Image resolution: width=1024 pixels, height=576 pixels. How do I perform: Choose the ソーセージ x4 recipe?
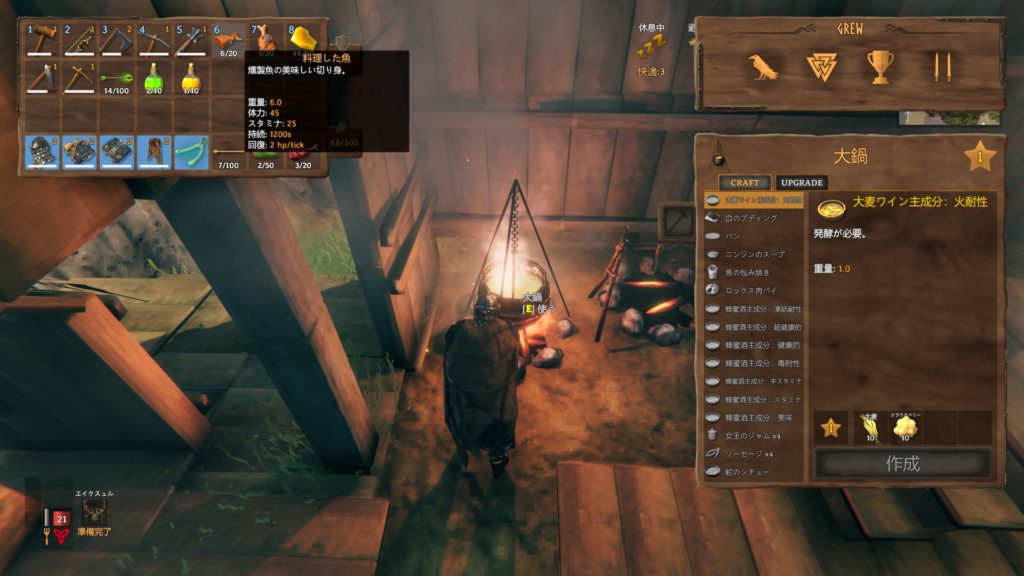tap(750, 453)
